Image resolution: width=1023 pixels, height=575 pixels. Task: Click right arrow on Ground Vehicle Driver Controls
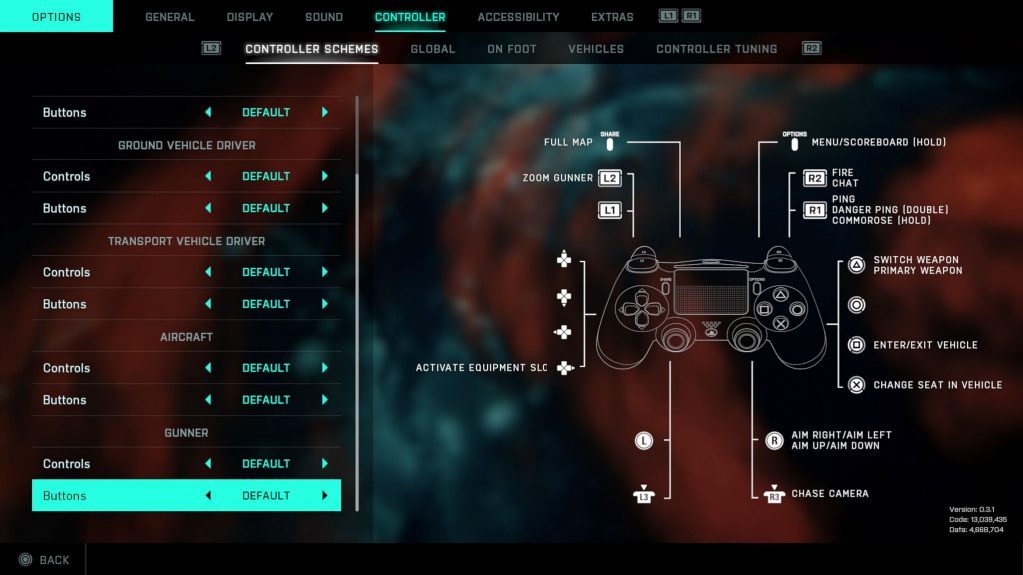325,176
